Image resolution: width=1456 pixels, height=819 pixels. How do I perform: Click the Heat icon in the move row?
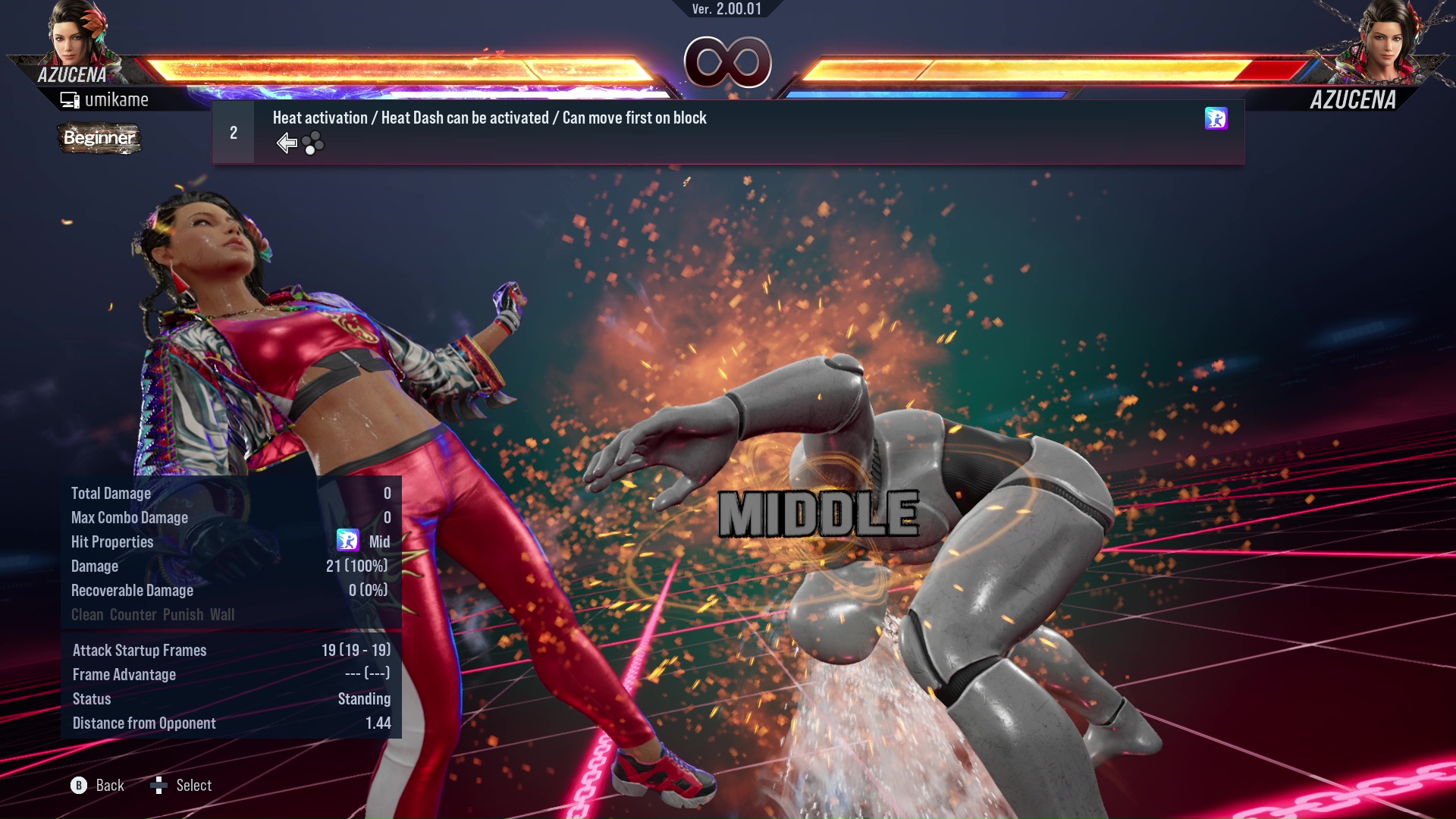(1216, 118)
